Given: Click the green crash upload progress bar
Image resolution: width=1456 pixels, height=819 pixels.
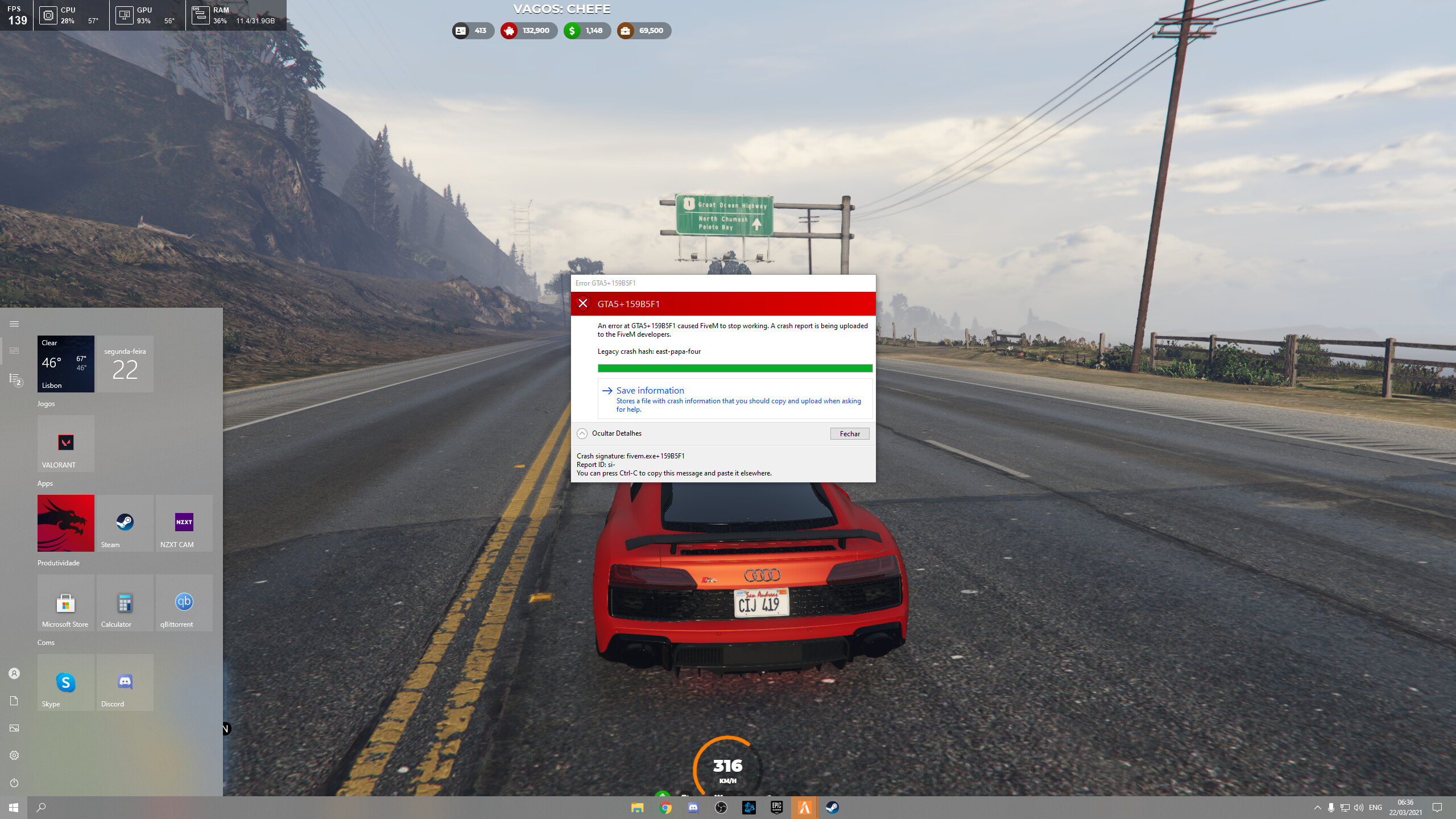Looking at the screenshot, I should pos(735,368).
